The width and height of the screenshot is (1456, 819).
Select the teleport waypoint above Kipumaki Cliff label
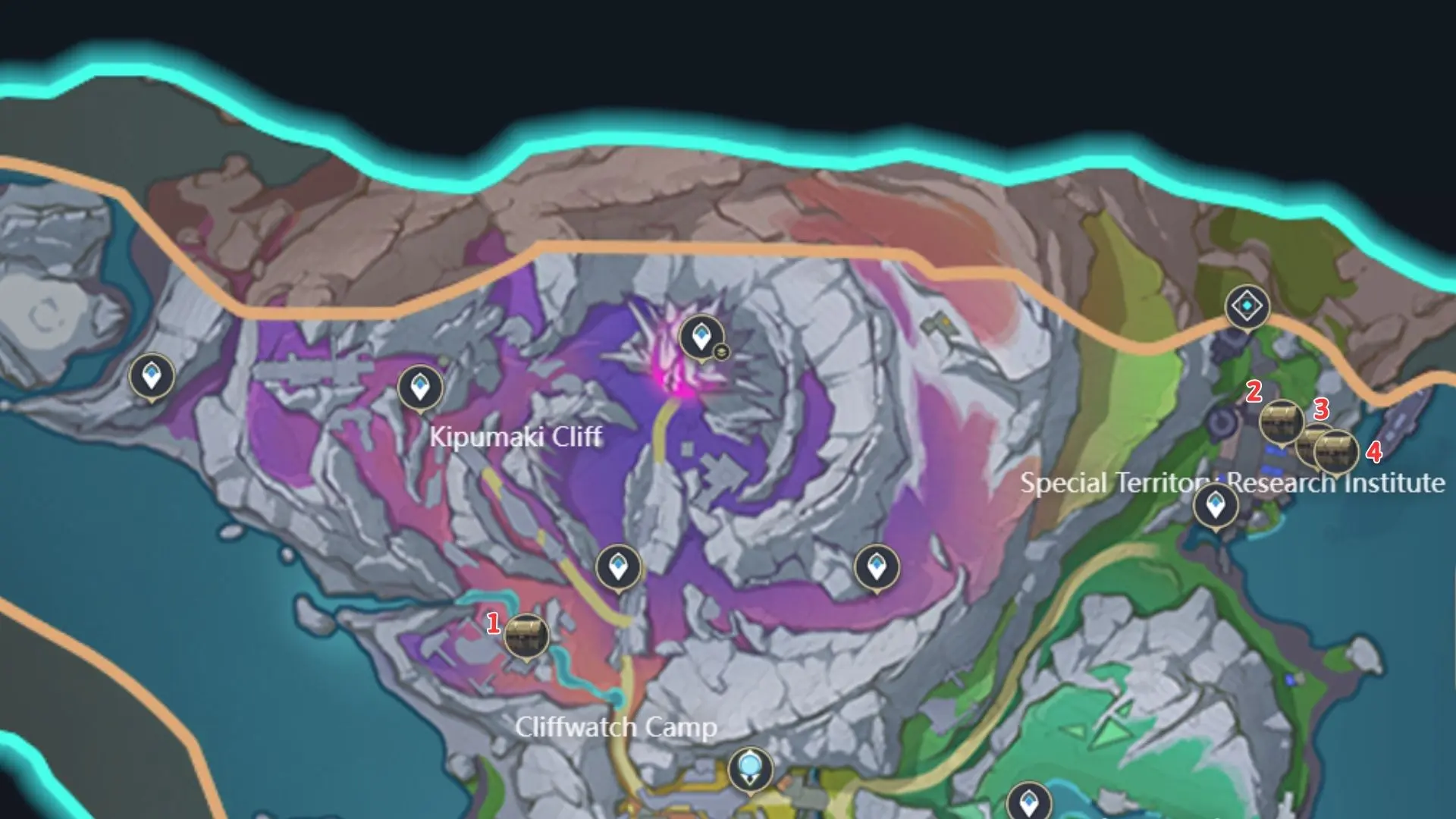tap(419, 387)
